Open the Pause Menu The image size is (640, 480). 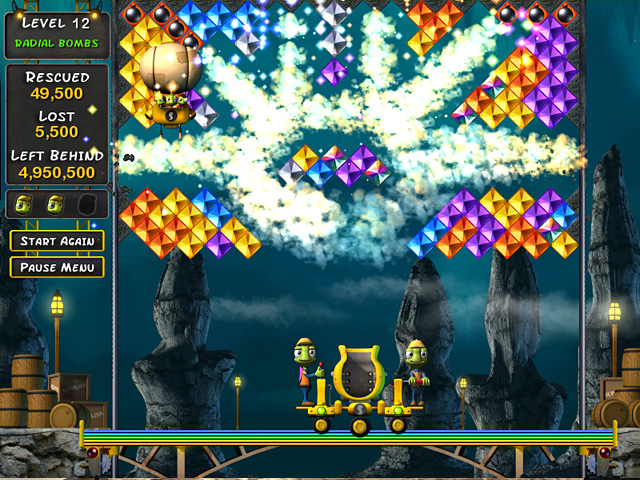point(57,267)
